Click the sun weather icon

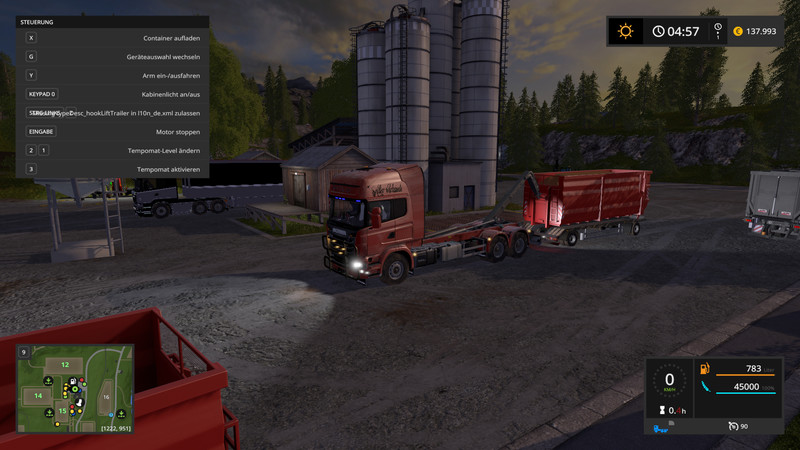(x=626, y=31)
